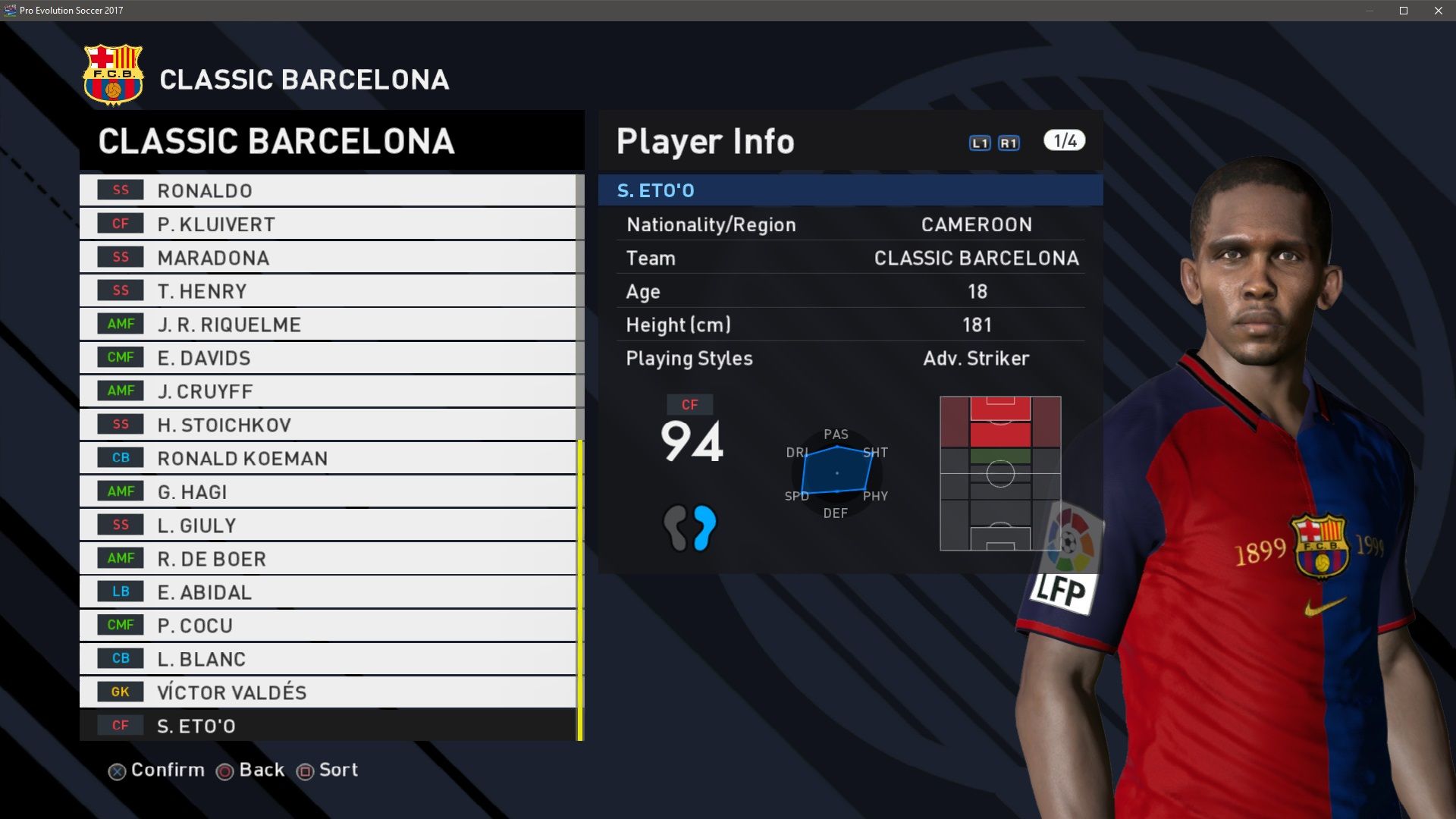Highlight R. de Boer's entry
1456x819 pixels.
pyautogui.click(x=326, y=559)
